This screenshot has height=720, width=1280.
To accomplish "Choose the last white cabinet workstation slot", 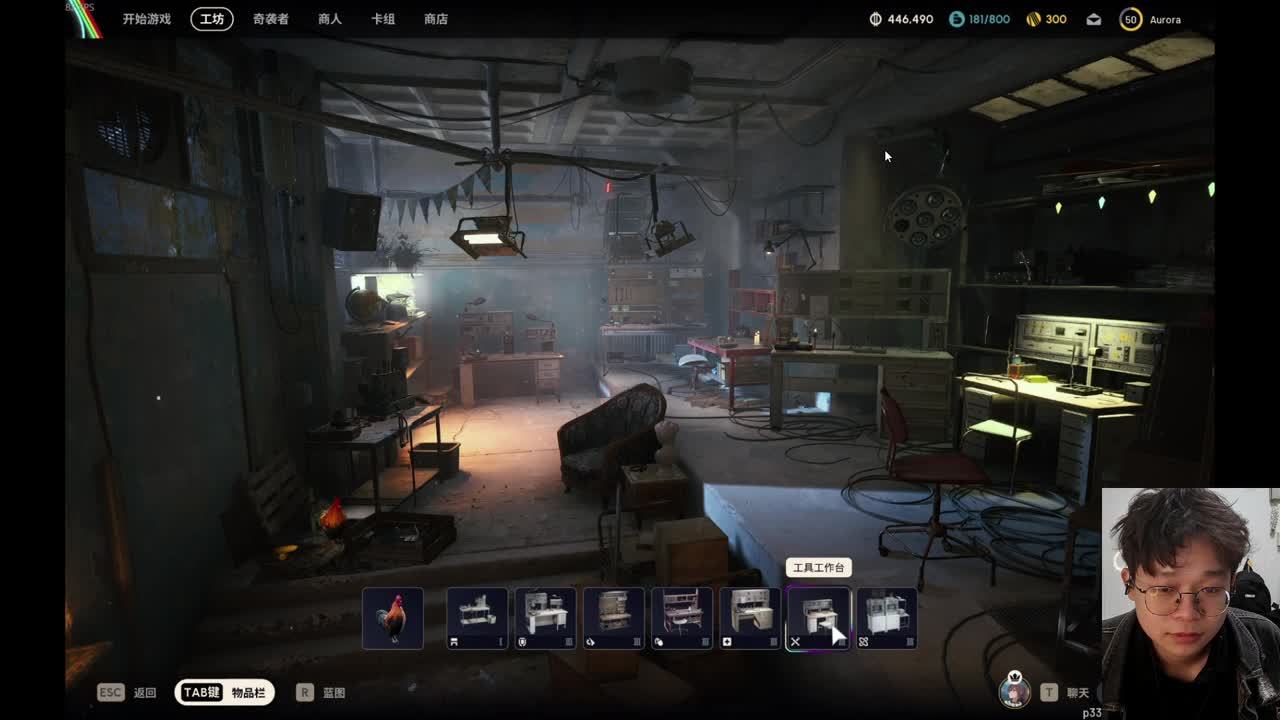I will (886, 618).
